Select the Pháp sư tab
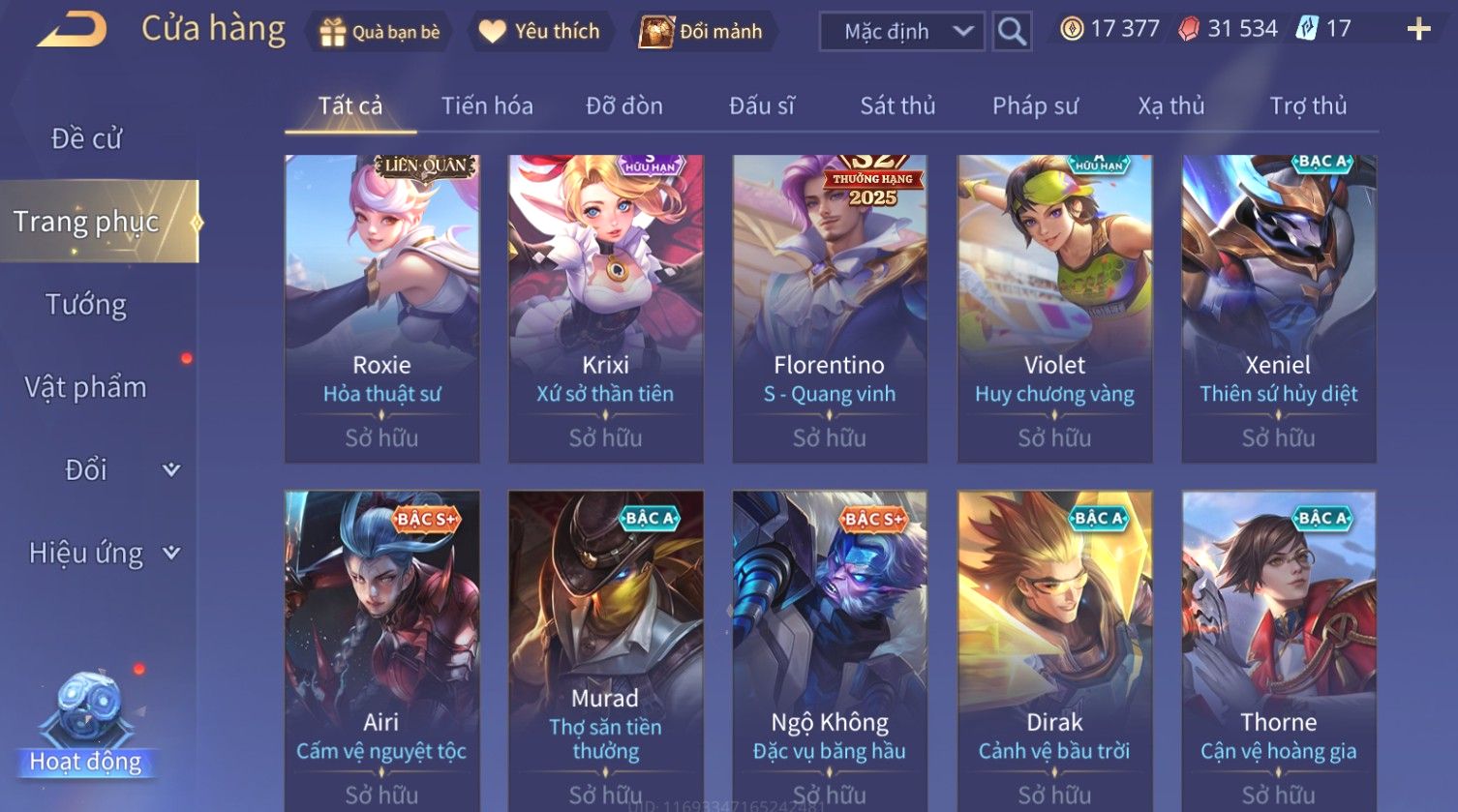Image resolution: width=1458 pixels, height=812 pixels. click(x=1035, y=105)
